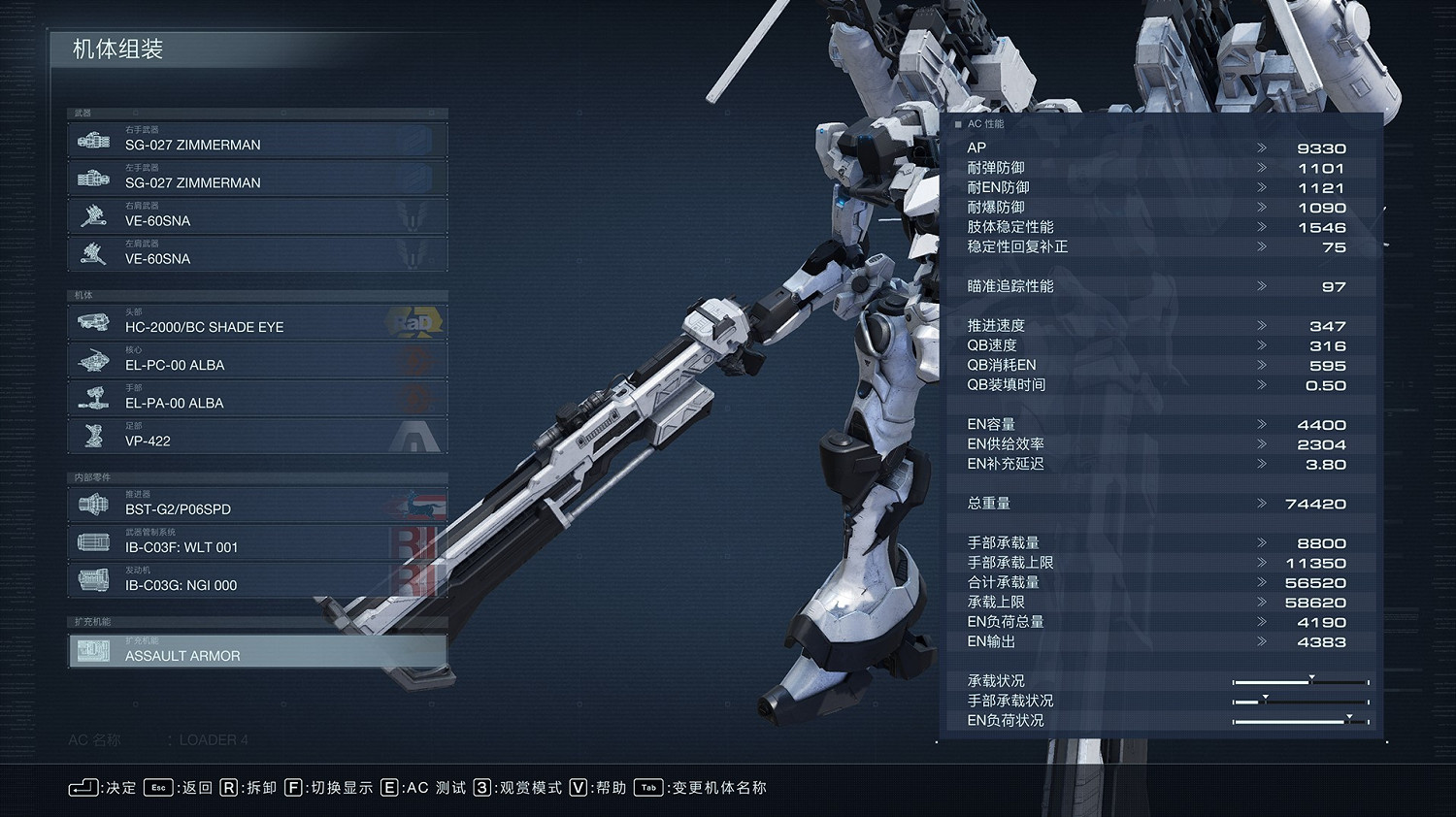Expand the AP stat details chevron
This screenshot has width=1456, height=817.
1264,147
